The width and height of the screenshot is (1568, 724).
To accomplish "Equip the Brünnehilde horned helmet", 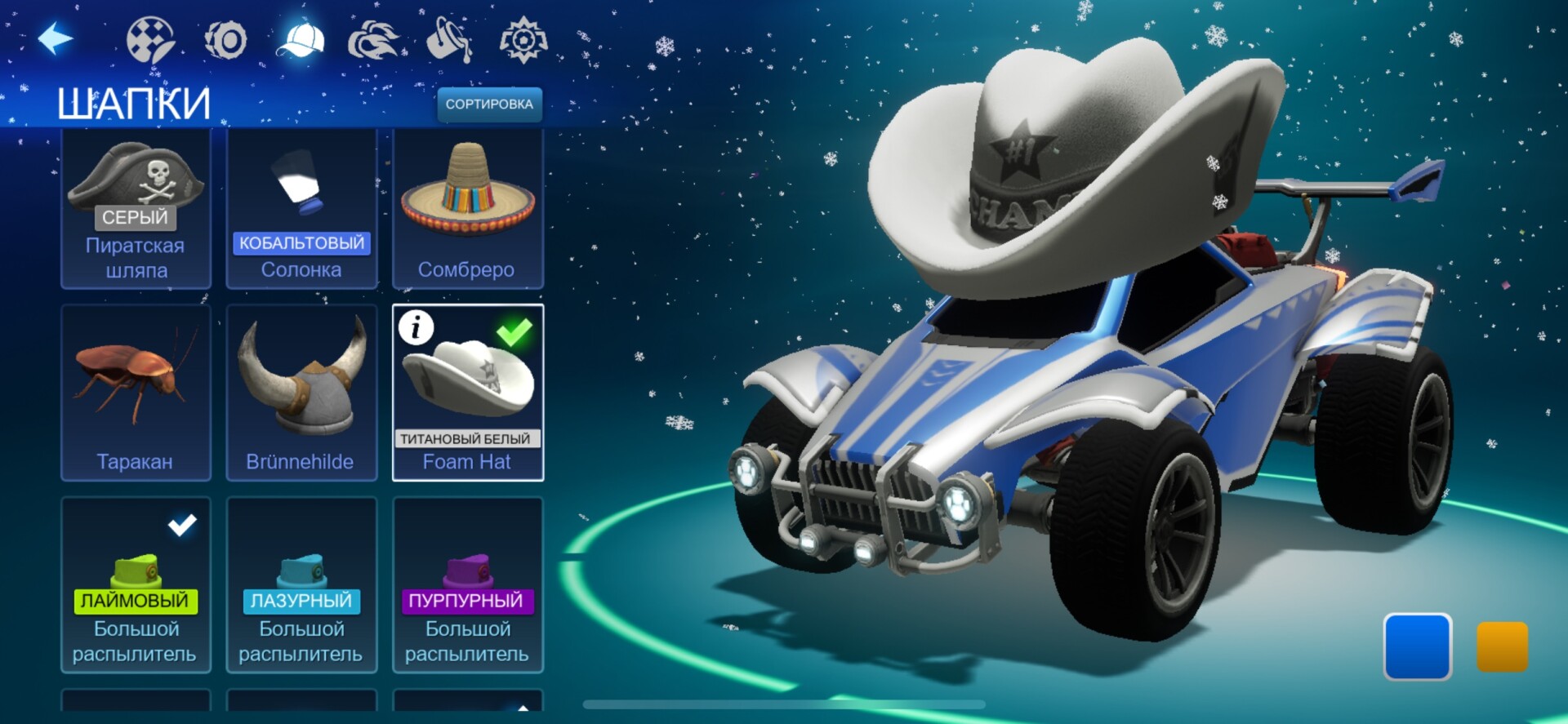I will click(301, 393).
